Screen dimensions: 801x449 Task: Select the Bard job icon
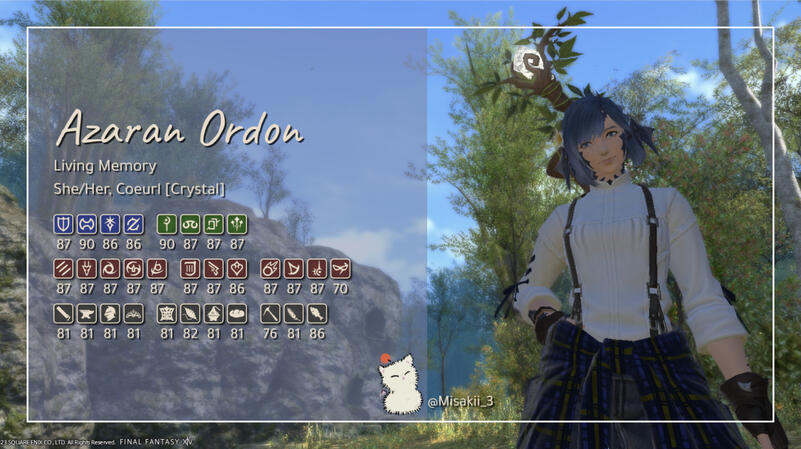[190, 268]
